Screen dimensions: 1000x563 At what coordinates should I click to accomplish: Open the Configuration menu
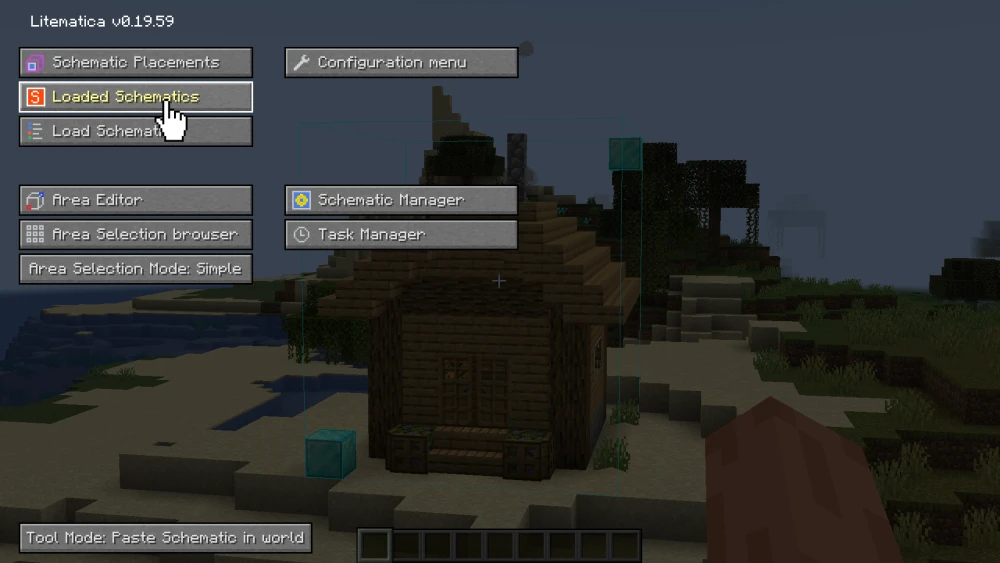point(401,62)
